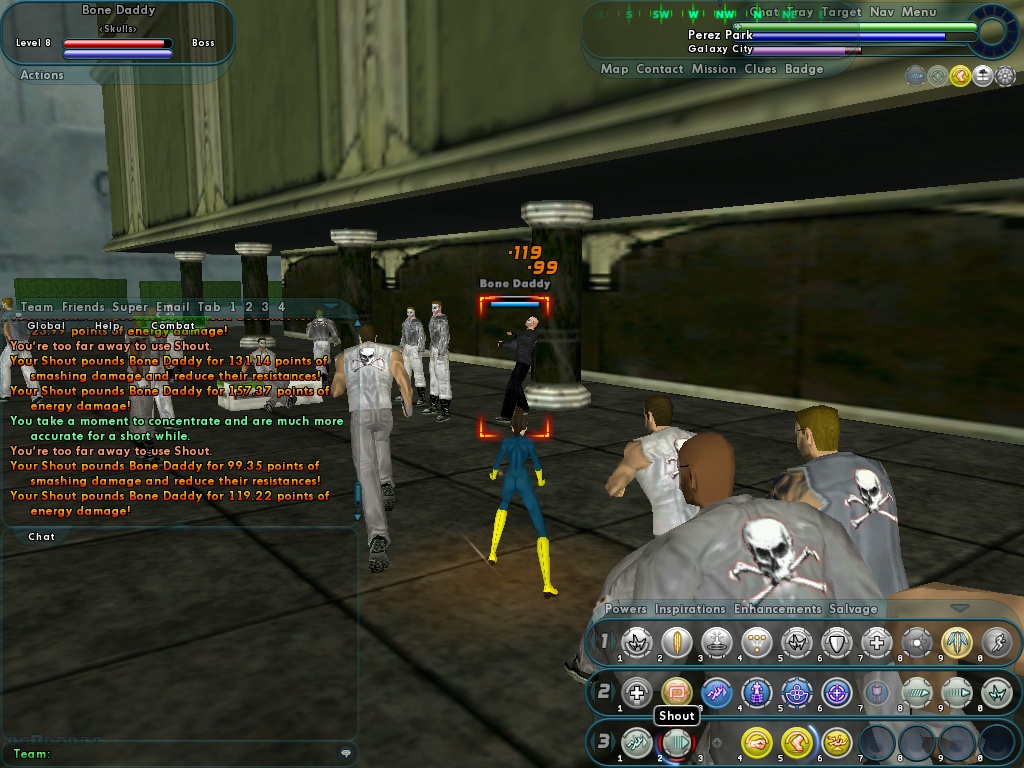This screenshot has width=1024, height=768.
Task: Open the Map window
Action: coord(614,69)
